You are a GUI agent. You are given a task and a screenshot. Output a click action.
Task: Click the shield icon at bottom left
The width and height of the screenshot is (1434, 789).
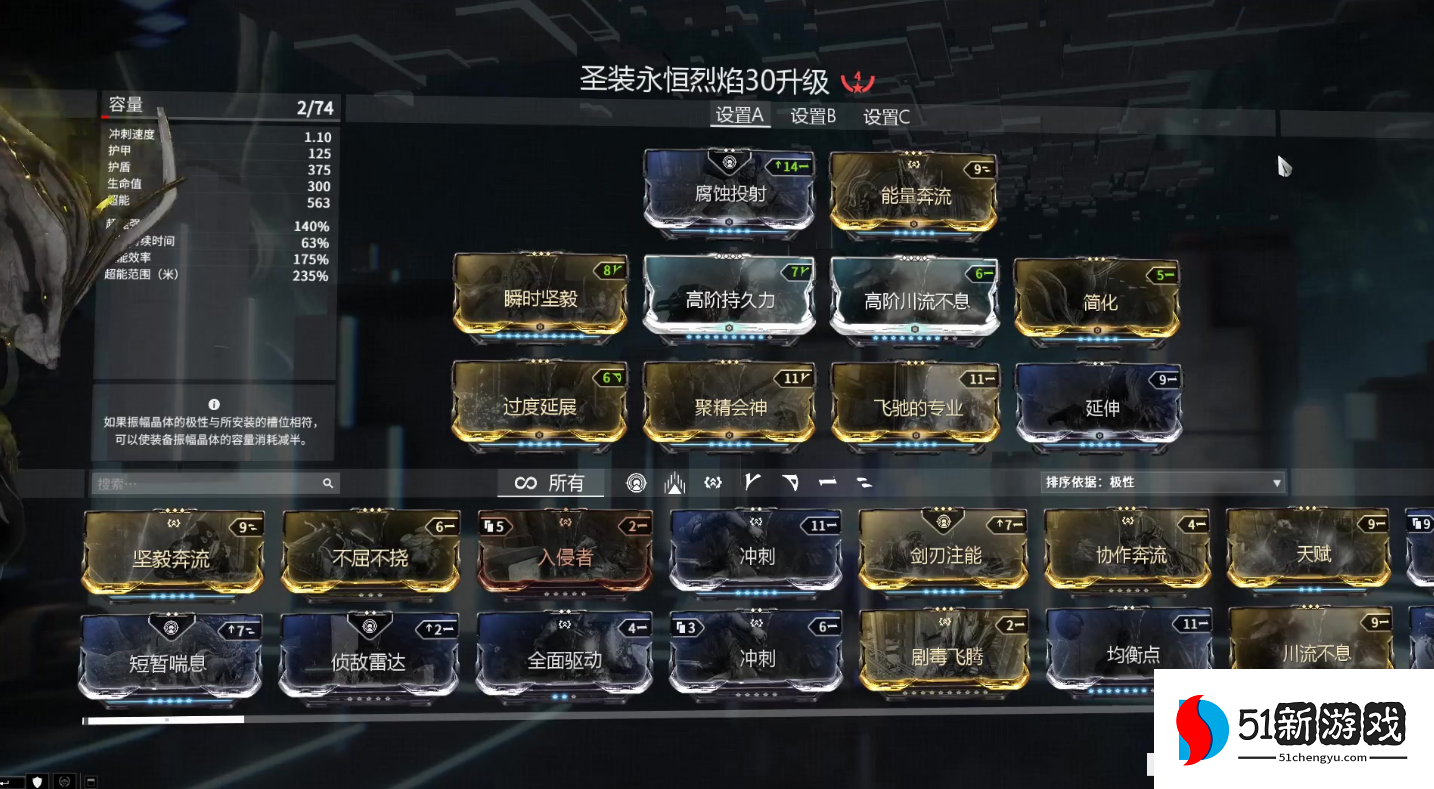(x=37, y=782)
